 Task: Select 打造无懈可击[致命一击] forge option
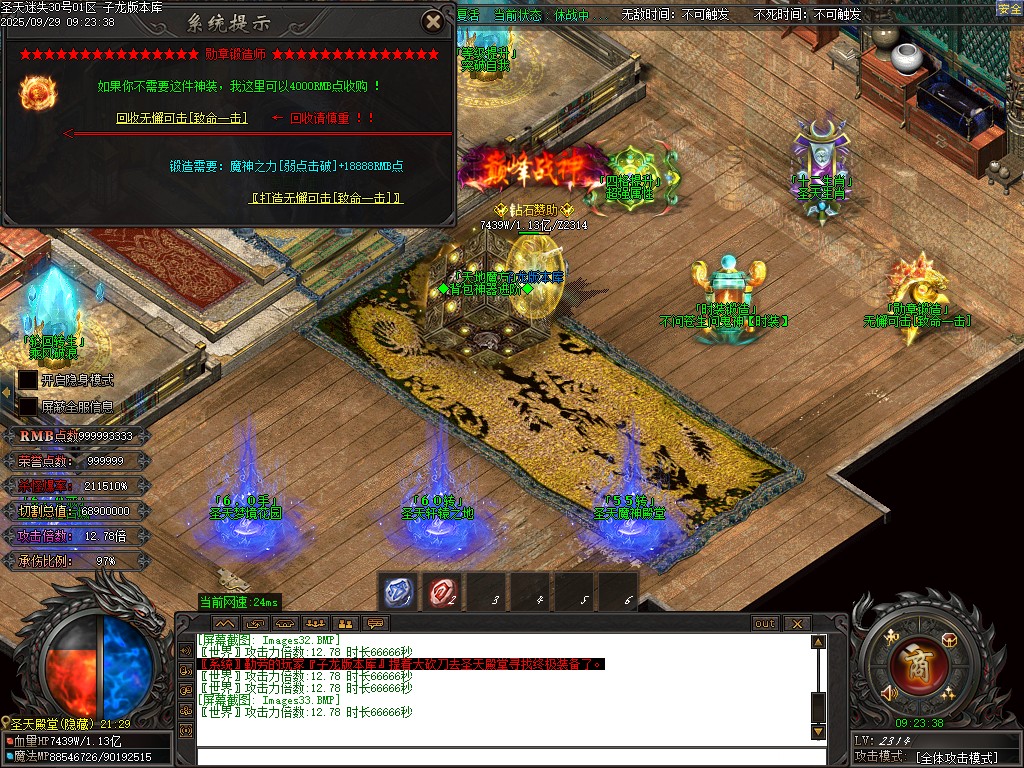click(326, 198)
